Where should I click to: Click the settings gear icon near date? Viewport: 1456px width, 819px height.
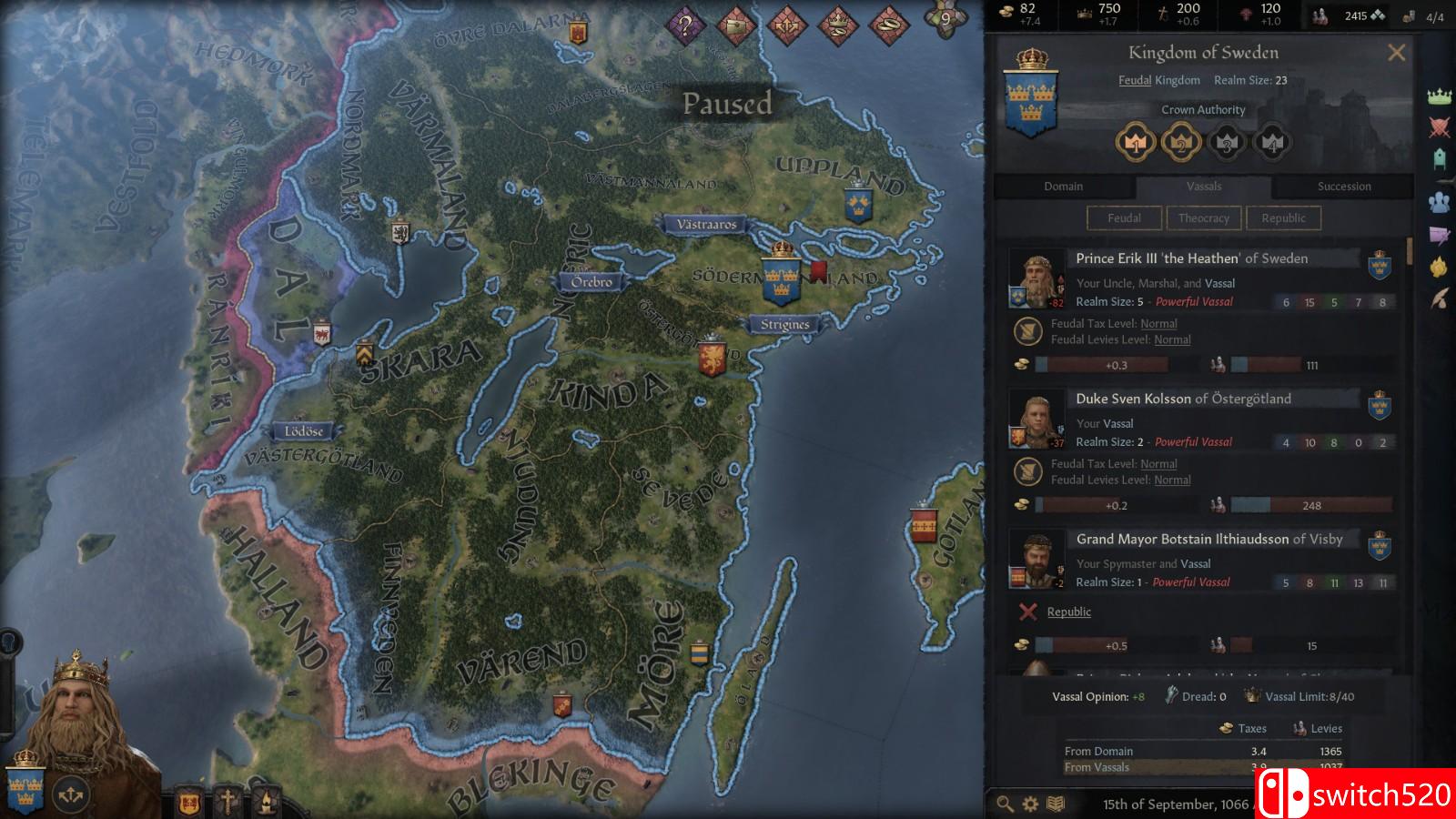point(1029,804)
